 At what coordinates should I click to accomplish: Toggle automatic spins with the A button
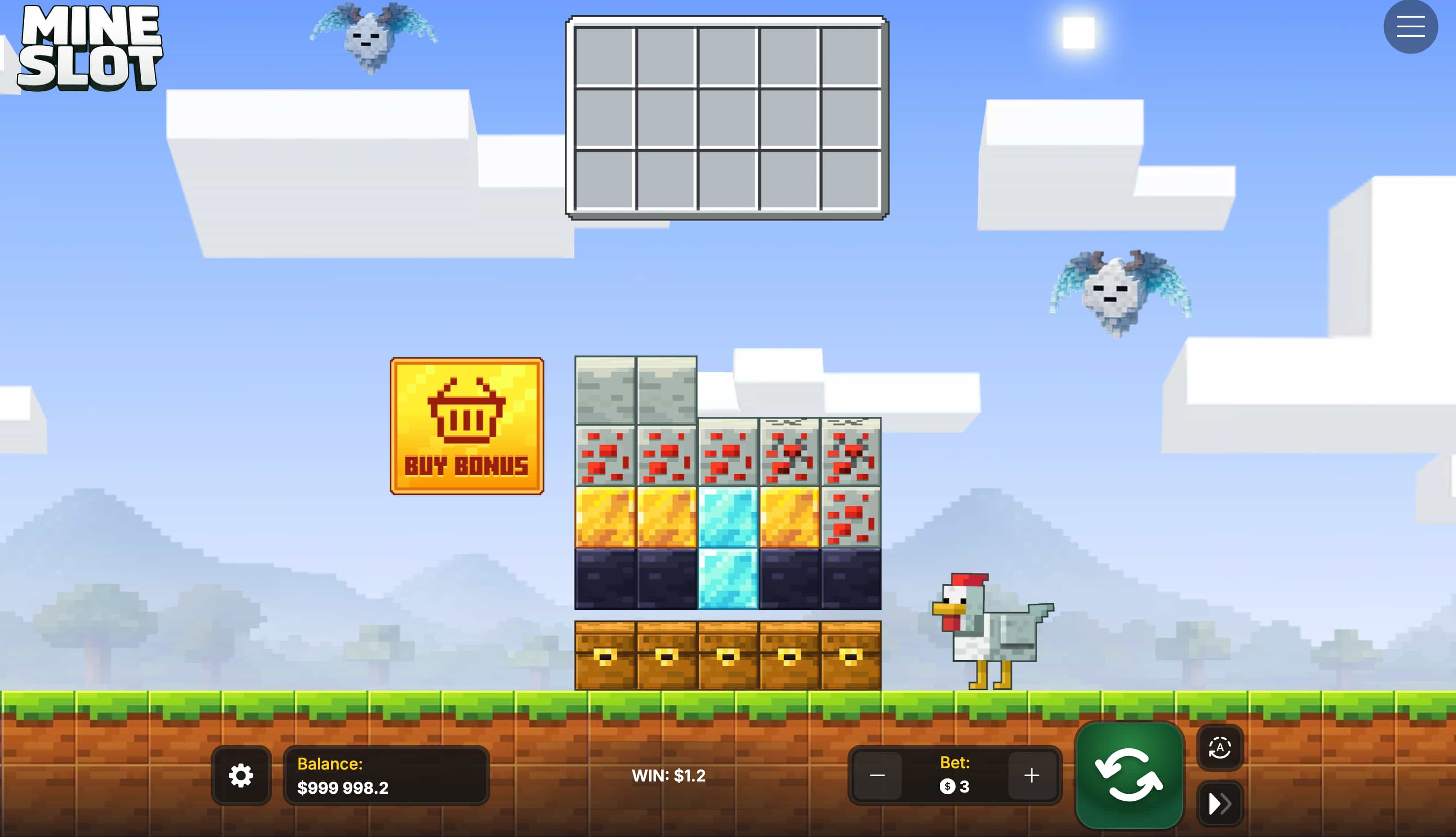1220,748
